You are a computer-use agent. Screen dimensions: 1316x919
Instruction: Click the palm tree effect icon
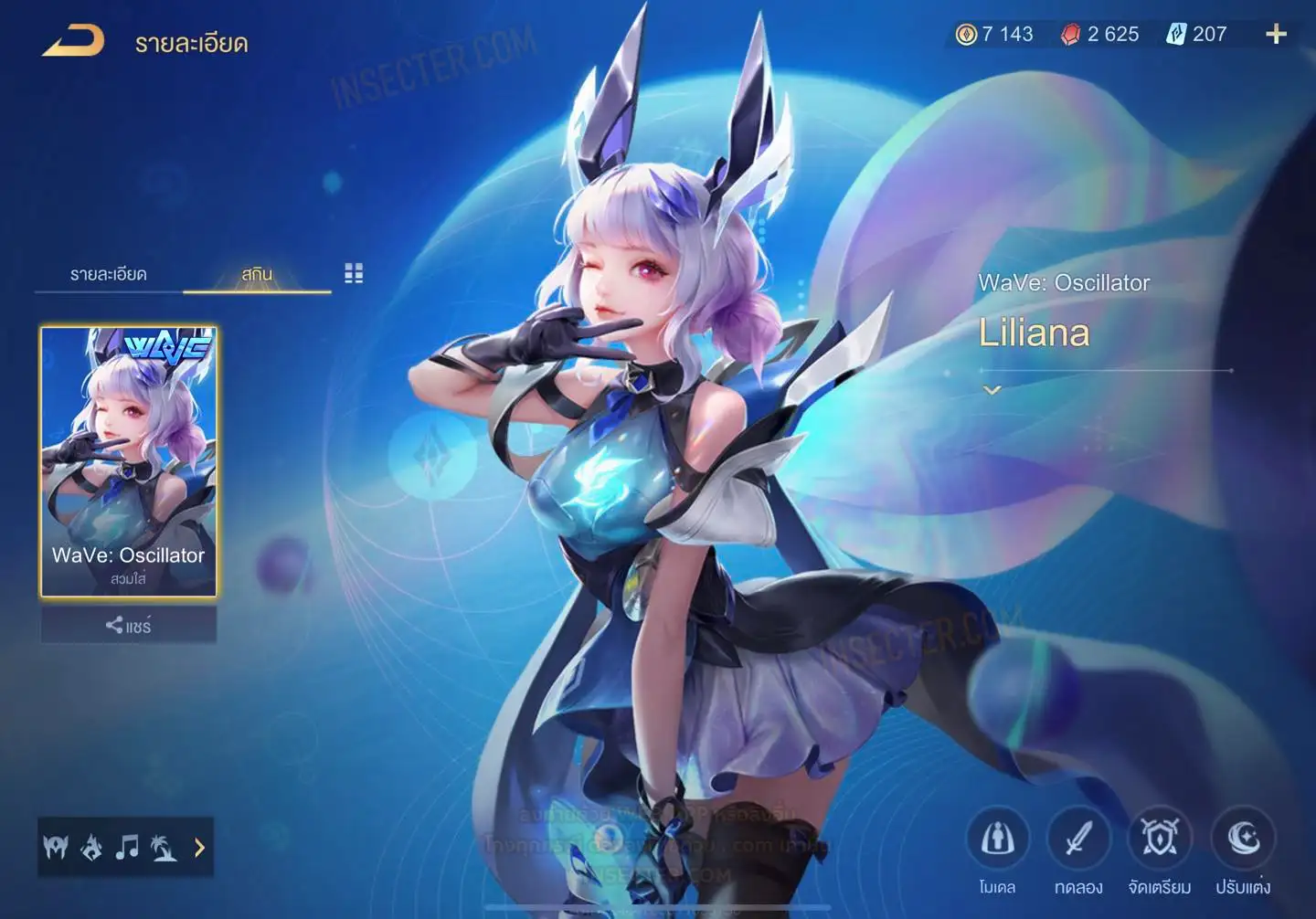(x=164, y=848)
